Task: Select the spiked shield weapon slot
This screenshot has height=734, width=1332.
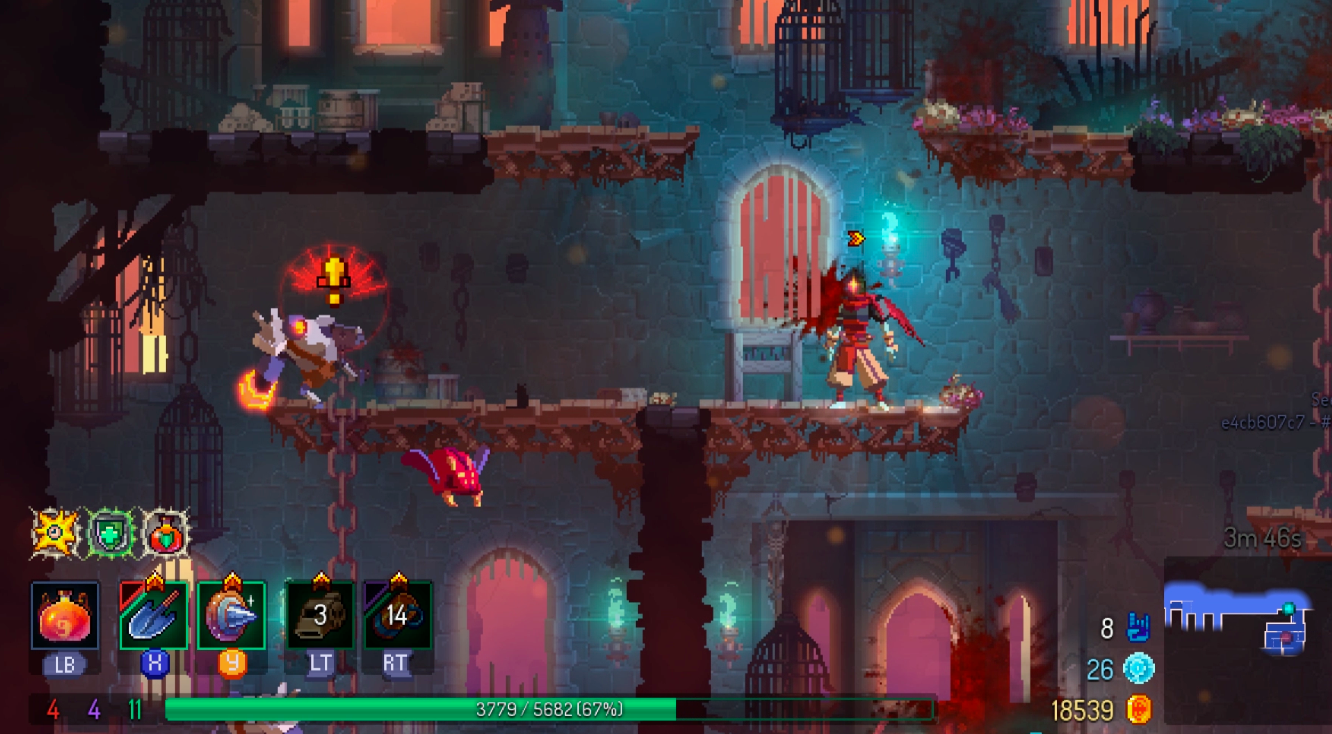Action: pyautogui.click(x=231, y=616)
